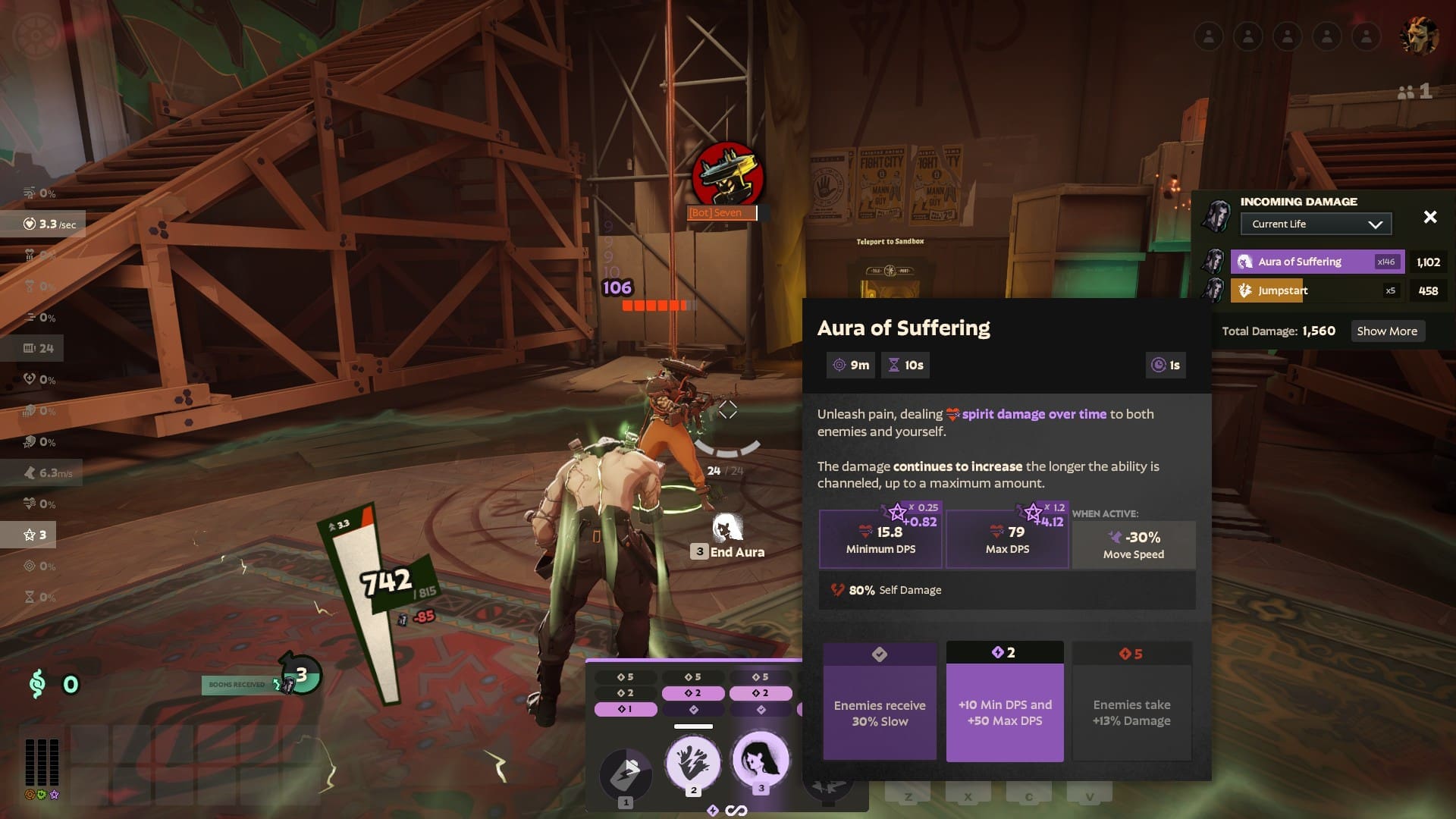The image size is (1456, 819).
Task: Click the hero portrait in top-right corner
Action: tap(1418, 36)
